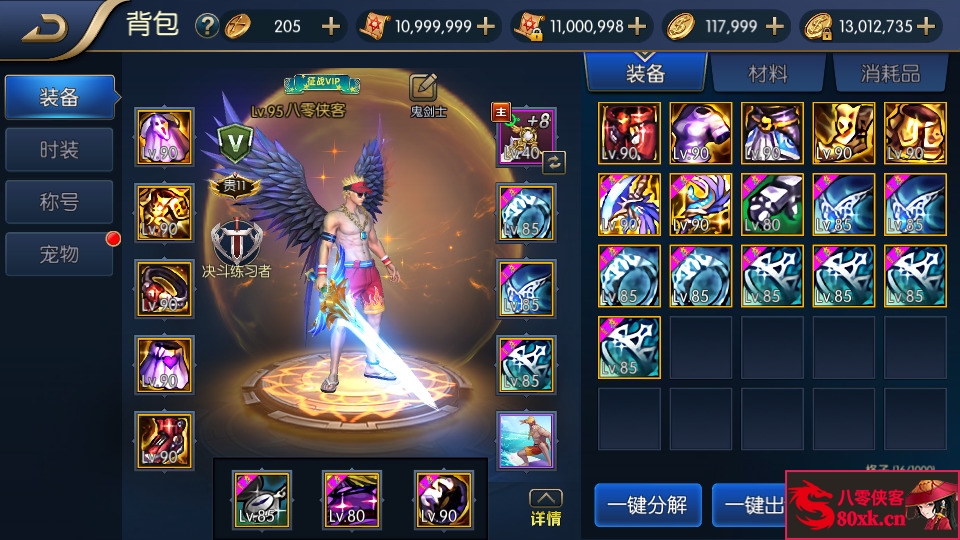Switch to the 时装 costume tab

coord(59,150)
